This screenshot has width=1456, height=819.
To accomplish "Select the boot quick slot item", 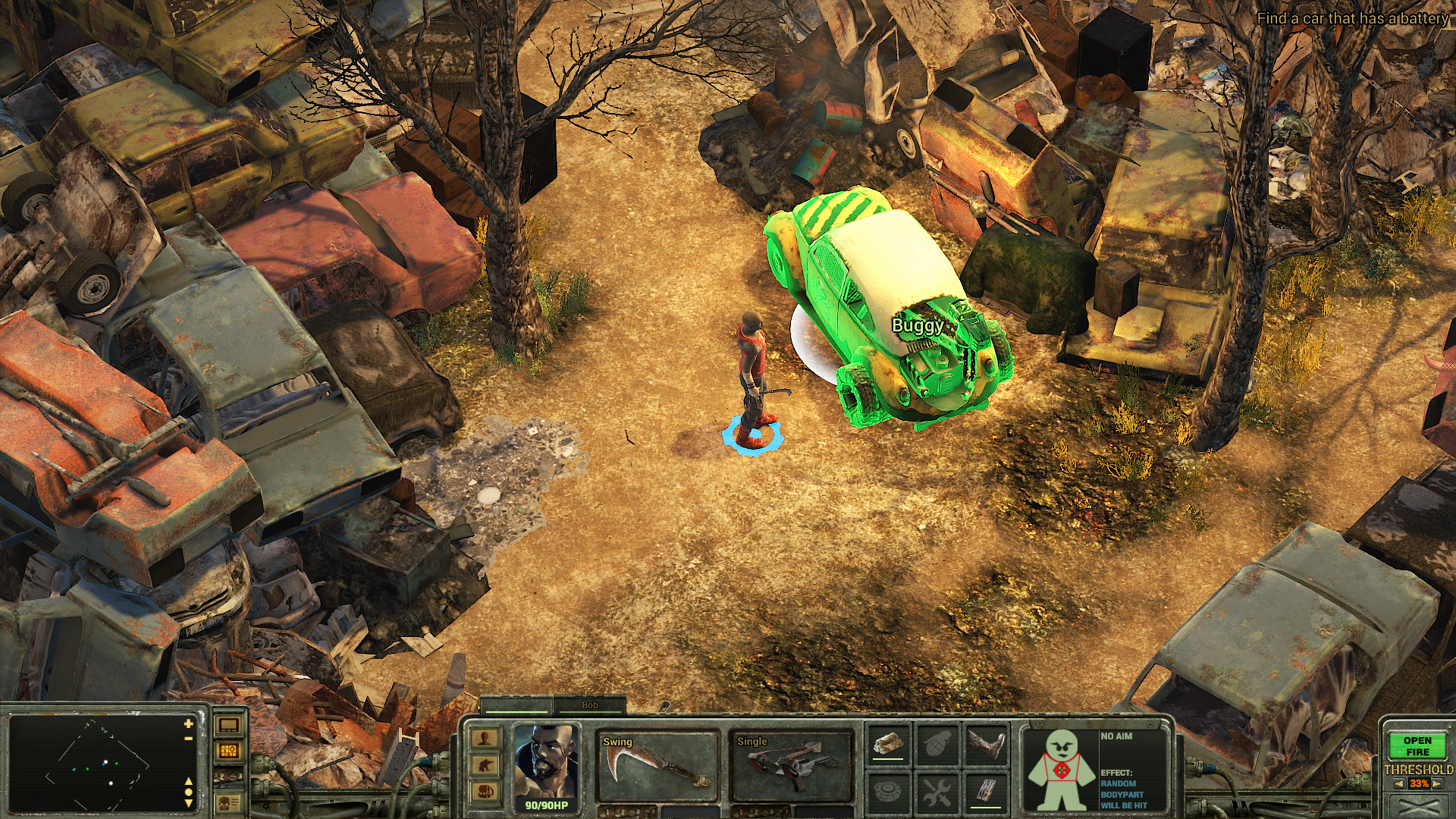I will (x=986, y=744).
